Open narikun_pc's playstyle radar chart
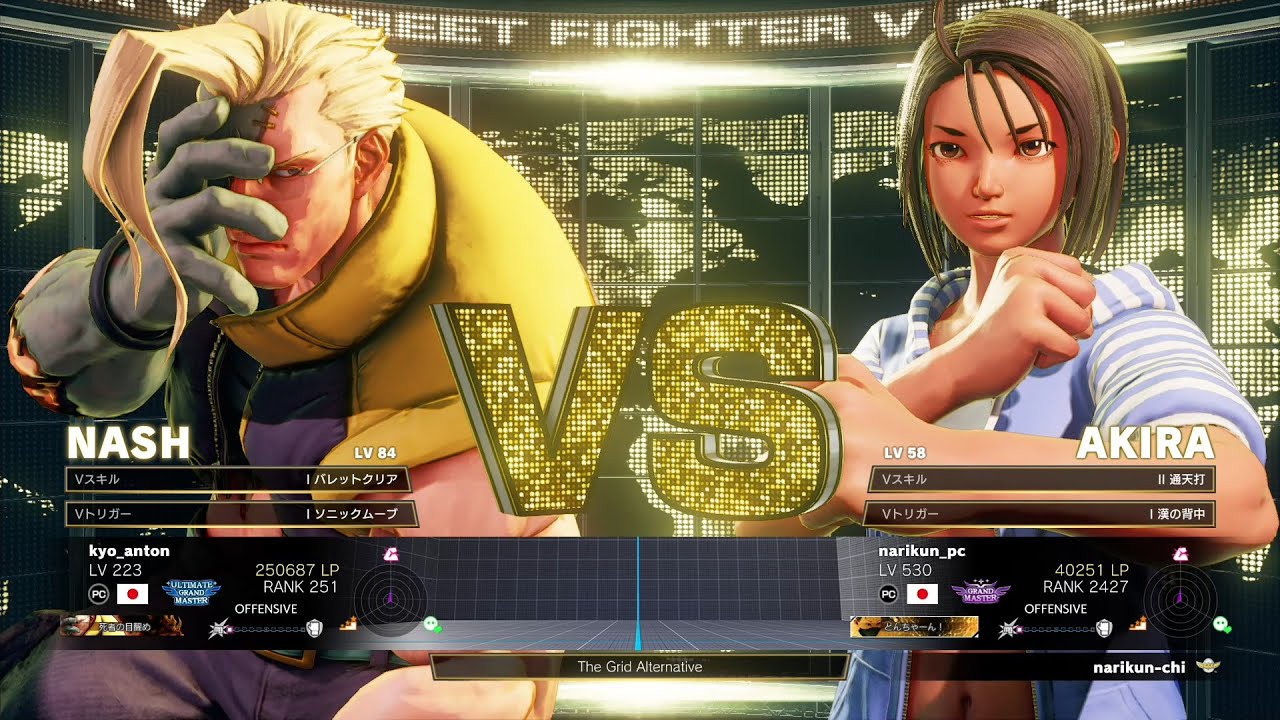Image resolution: width=1280 pixels, height=720 pixels. [x=1180, y=598]
